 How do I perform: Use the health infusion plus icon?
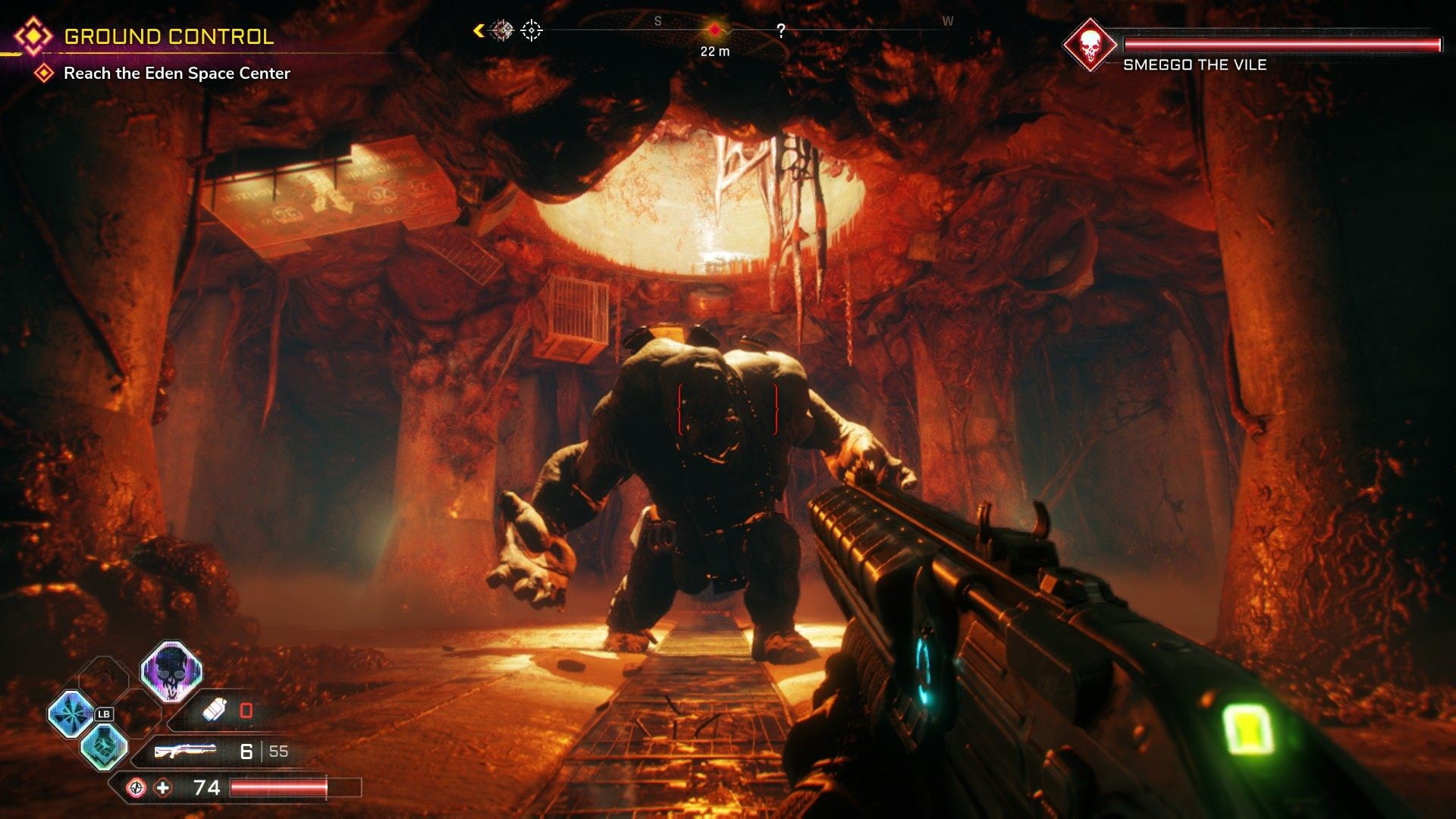(x=163, y=788)
